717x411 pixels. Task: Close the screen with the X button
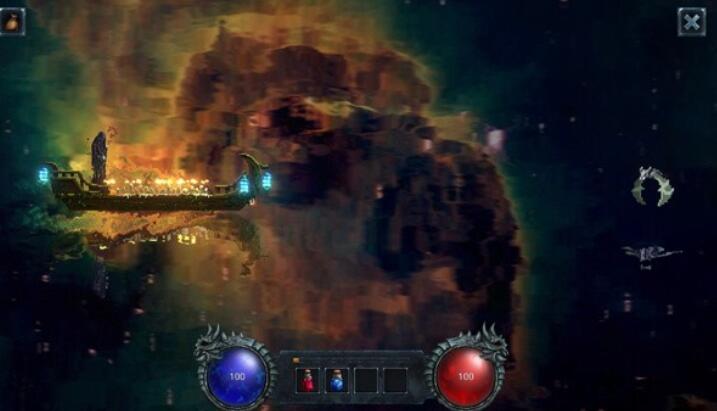pyautogui.click(x=691, y=21)
